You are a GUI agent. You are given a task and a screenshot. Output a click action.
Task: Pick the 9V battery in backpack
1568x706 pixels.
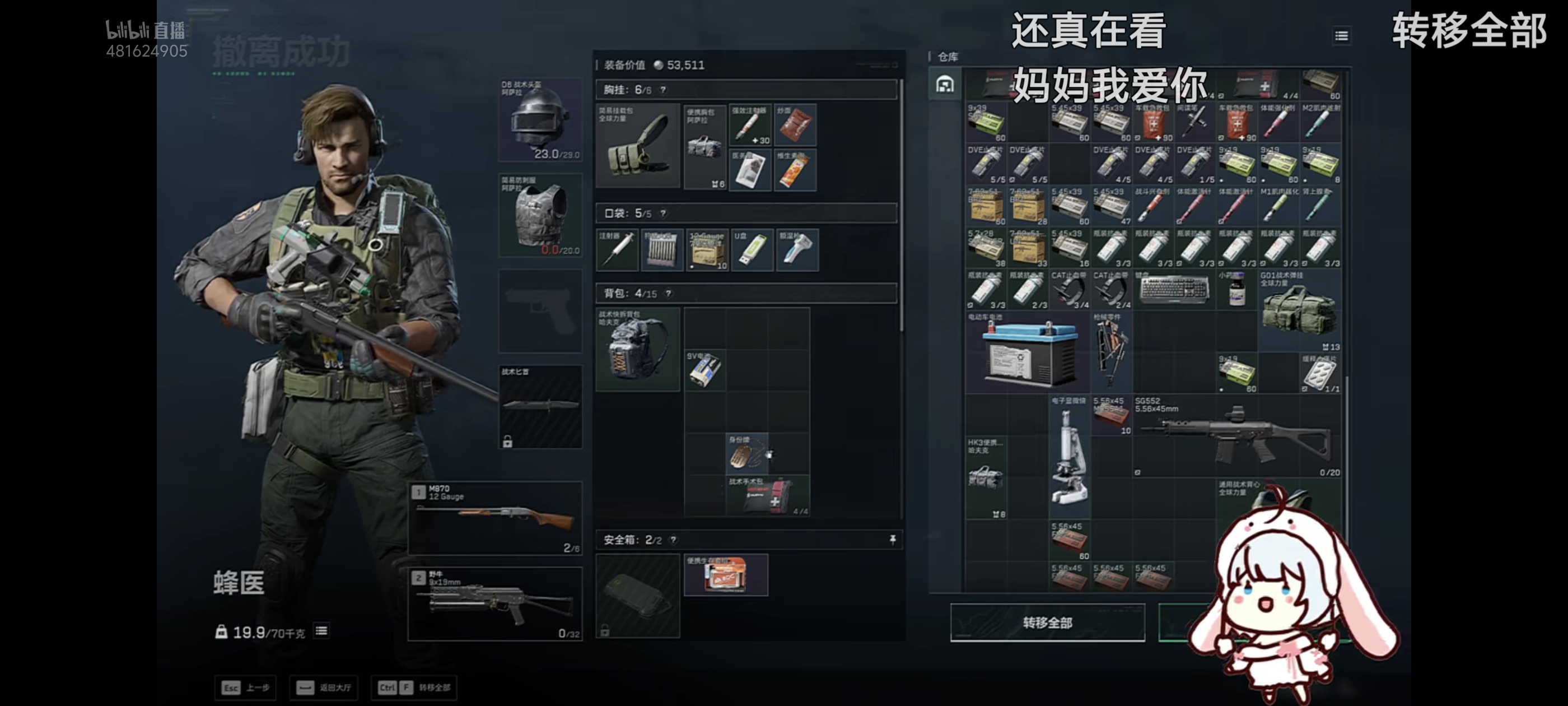click(705, 369)
